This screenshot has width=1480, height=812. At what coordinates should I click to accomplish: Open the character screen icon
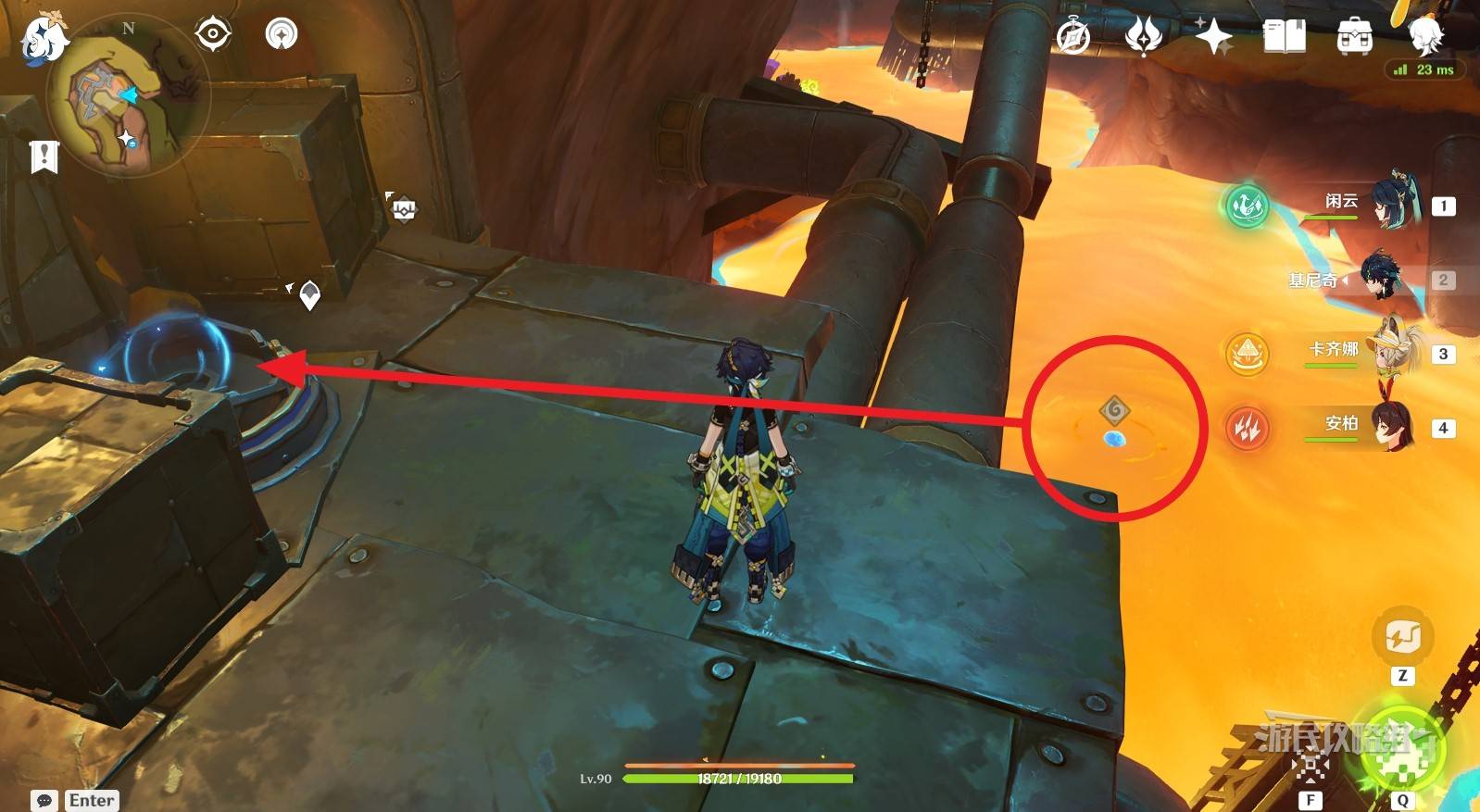(1425, 35)
